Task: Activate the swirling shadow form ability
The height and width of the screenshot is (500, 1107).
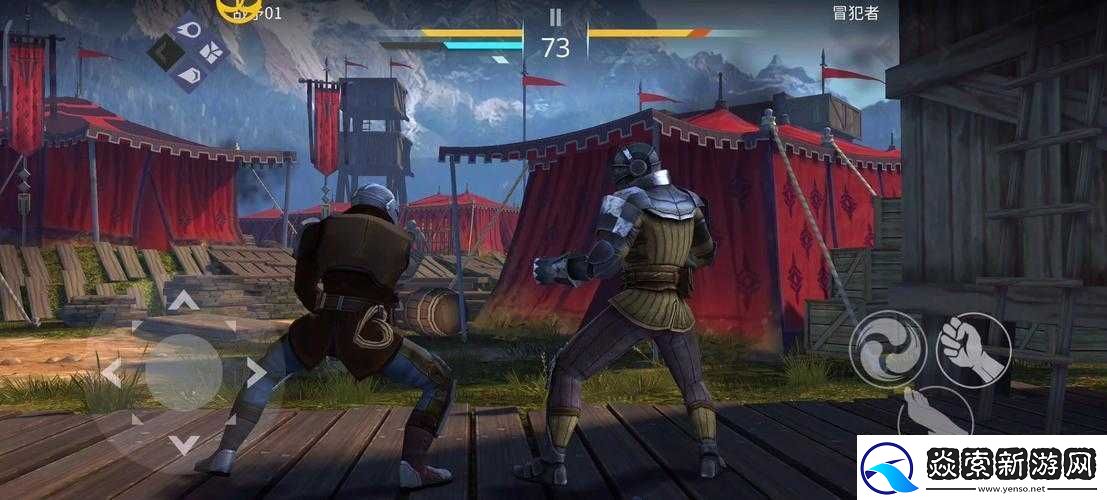Action: coord(887,347)
